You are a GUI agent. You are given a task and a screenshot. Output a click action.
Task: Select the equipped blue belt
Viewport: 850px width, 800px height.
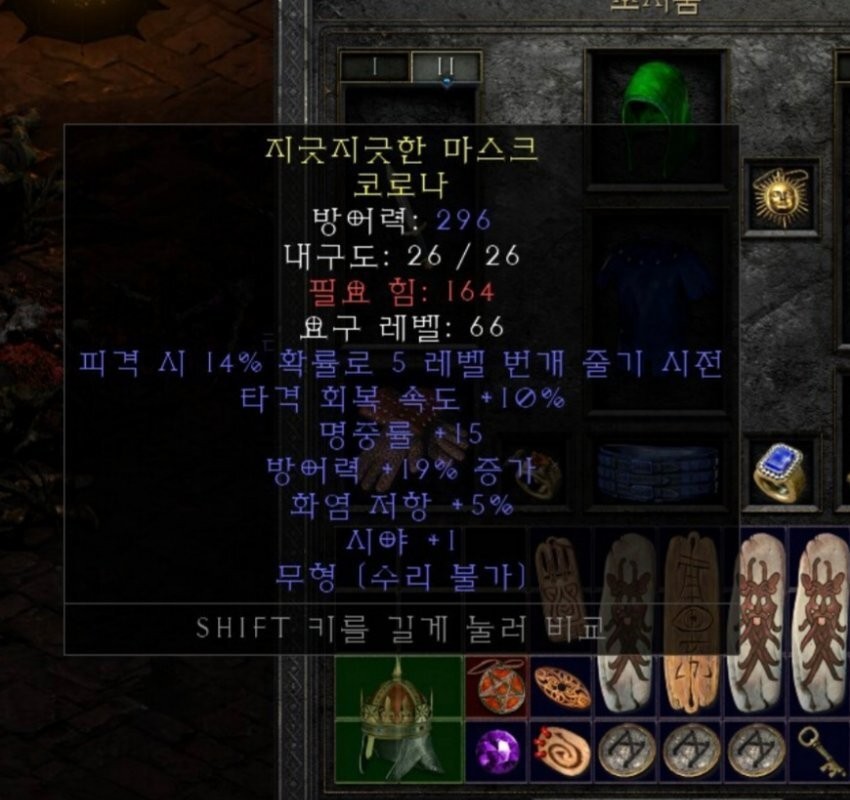[657, 473]
